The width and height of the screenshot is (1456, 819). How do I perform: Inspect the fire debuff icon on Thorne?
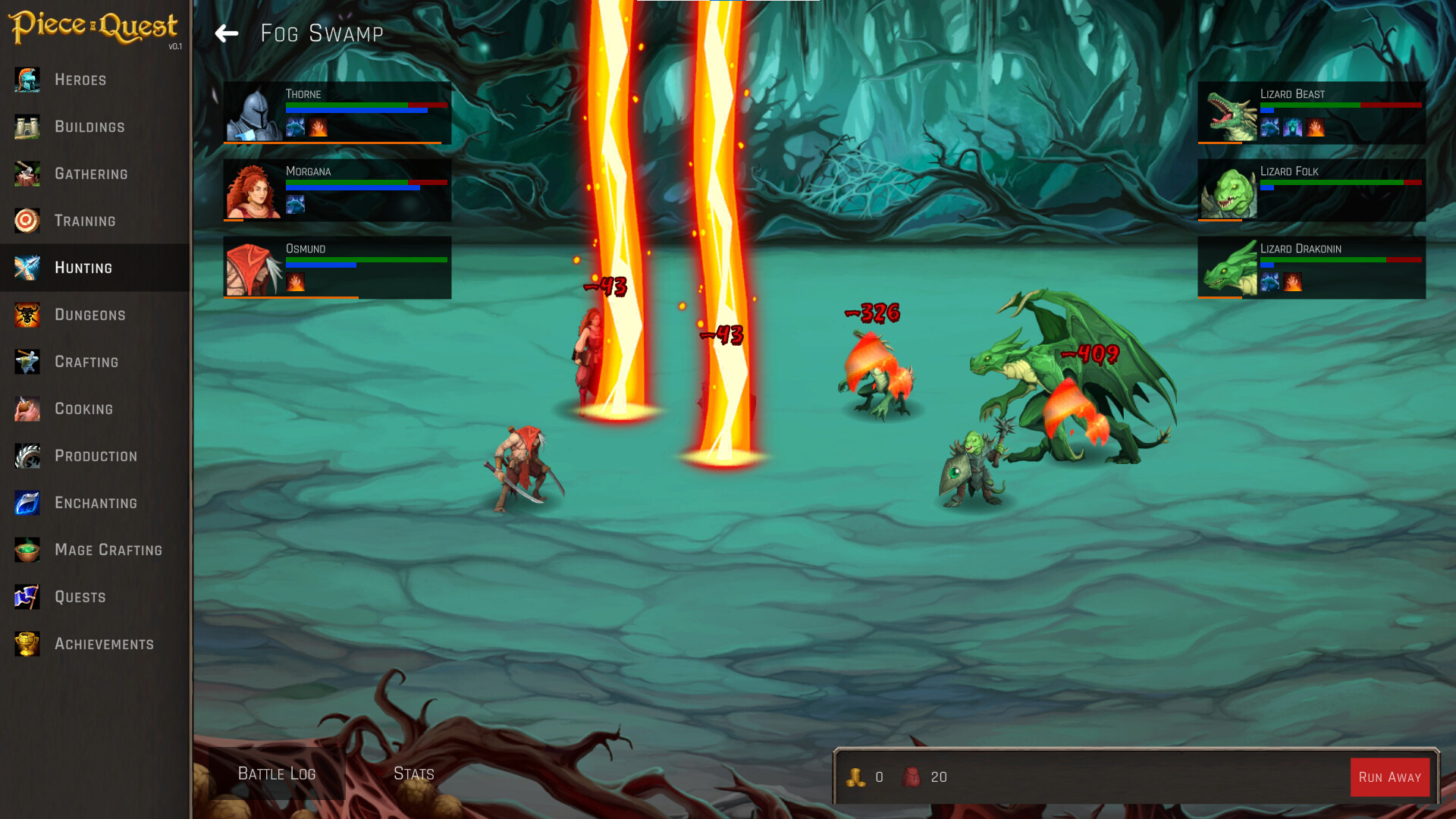click(x=318, y=127)
